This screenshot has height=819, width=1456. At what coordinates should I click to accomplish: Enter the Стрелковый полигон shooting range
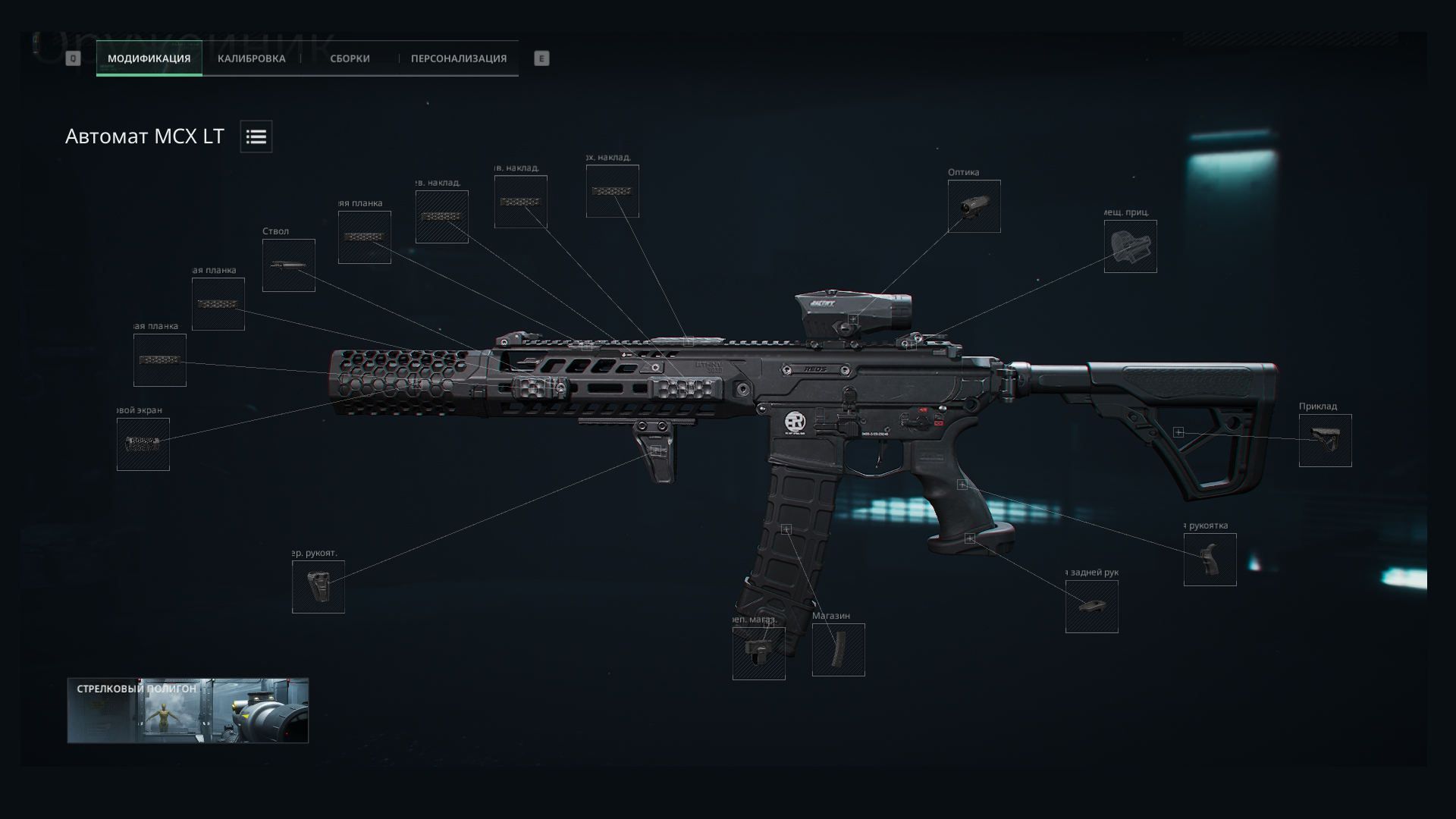pyautogui.click(x=188, y=711)
